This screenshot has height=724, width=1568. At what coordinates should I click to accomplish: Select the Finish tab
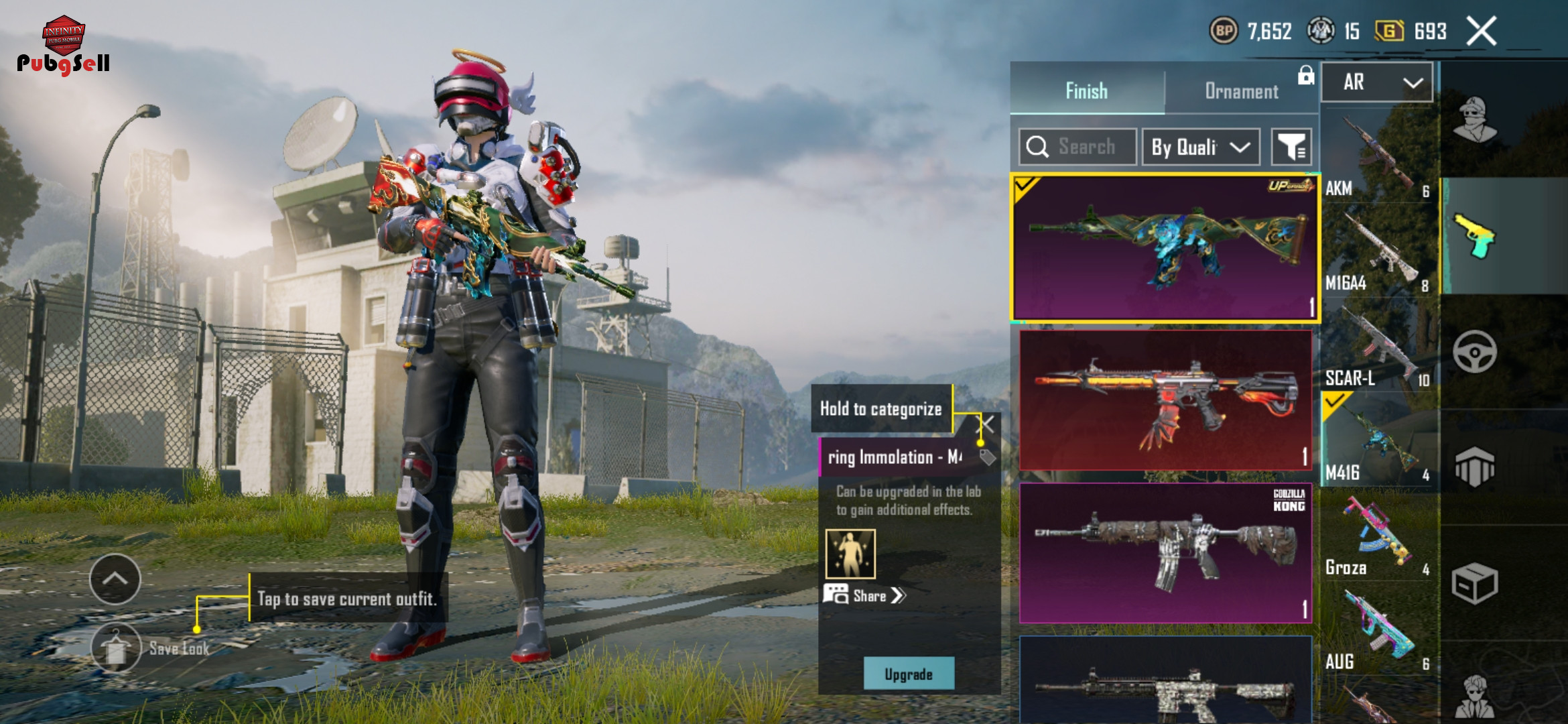(x=1086, y=91)
